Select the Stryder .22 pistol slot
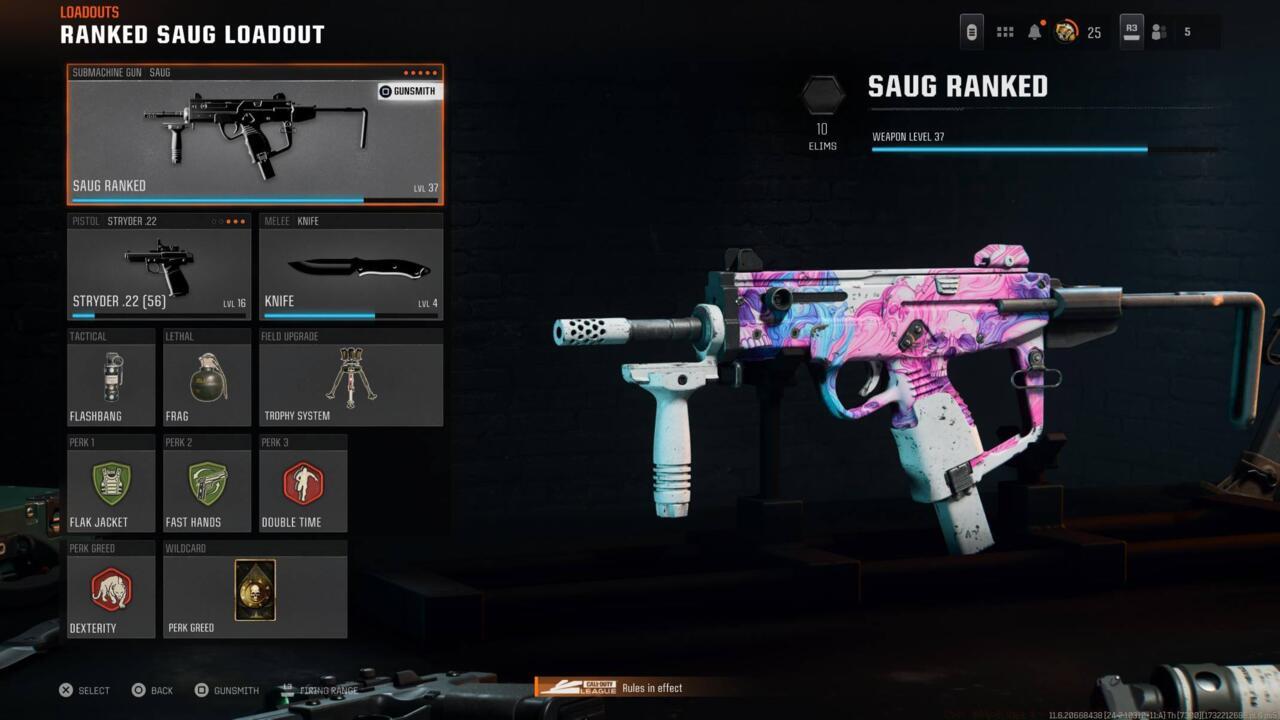This screenshot has width=1280, height=720. pyautogui.click(x=158, y=267)
